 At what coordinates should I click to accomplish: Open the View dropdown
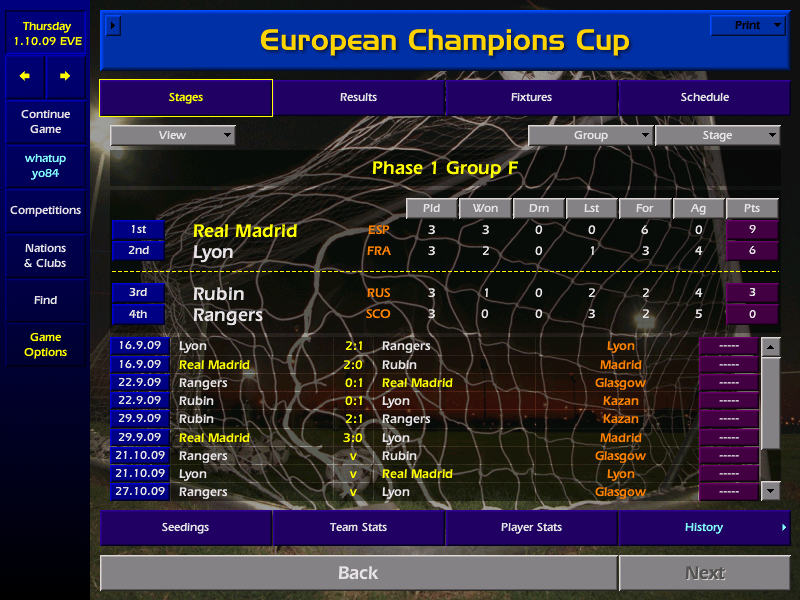point(173,135)
